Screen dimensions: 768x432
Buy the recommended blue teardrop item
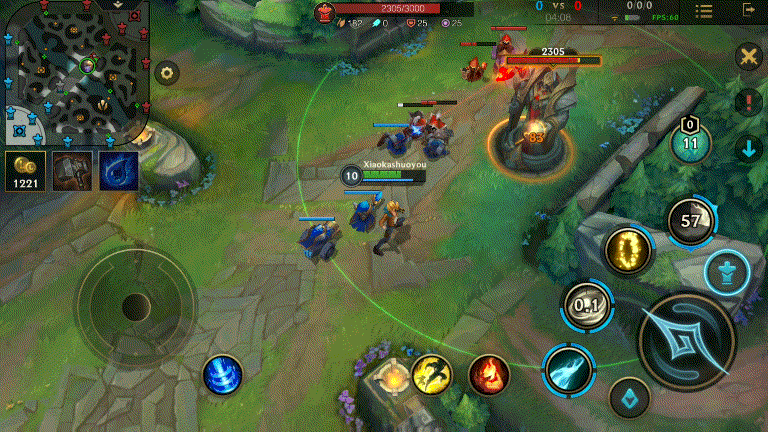[x=118, y=171]
